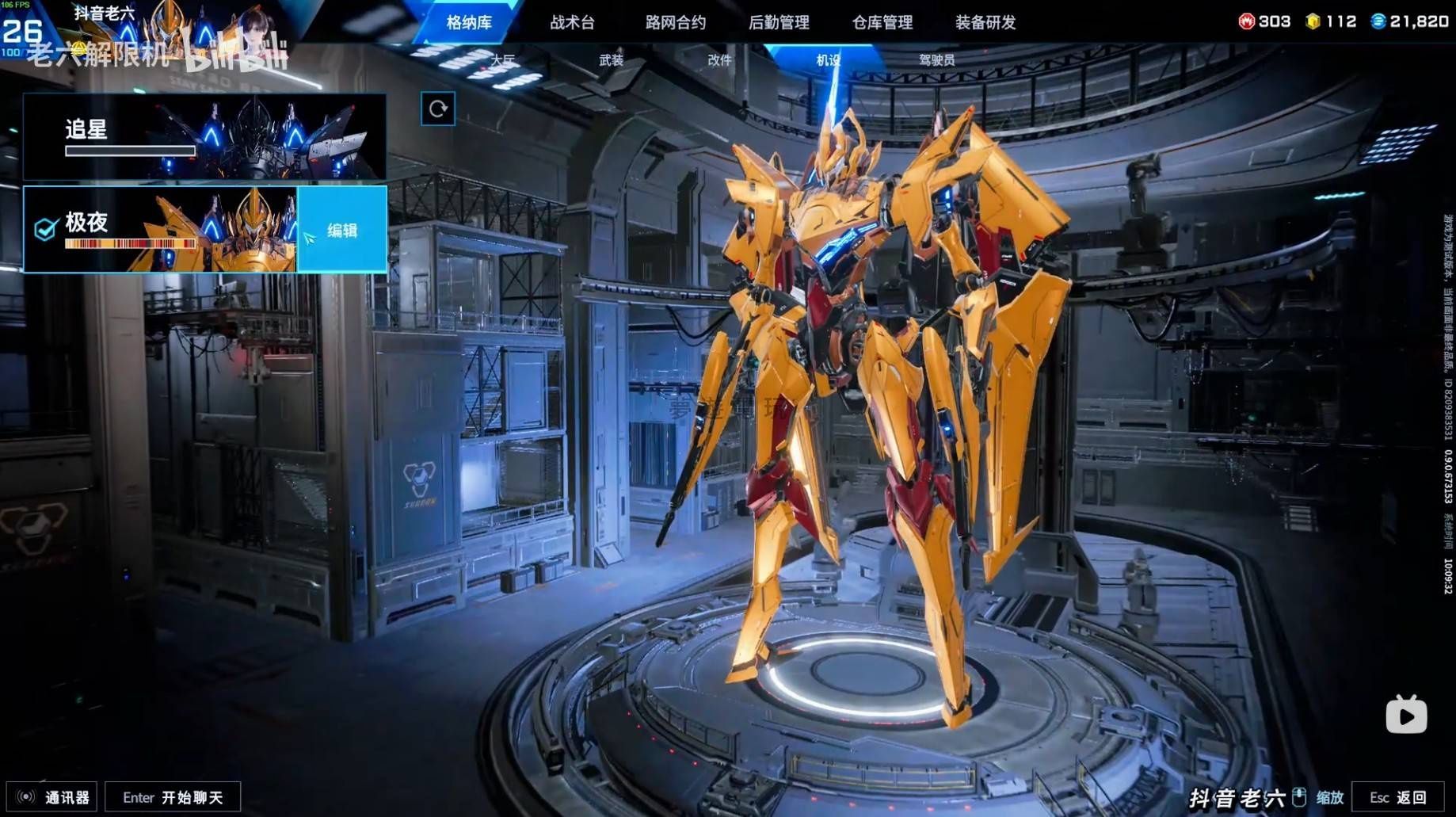Viewport: 1456px width, 817px height.
Task: Click the 返回 back button
Action: [1397, 797]
